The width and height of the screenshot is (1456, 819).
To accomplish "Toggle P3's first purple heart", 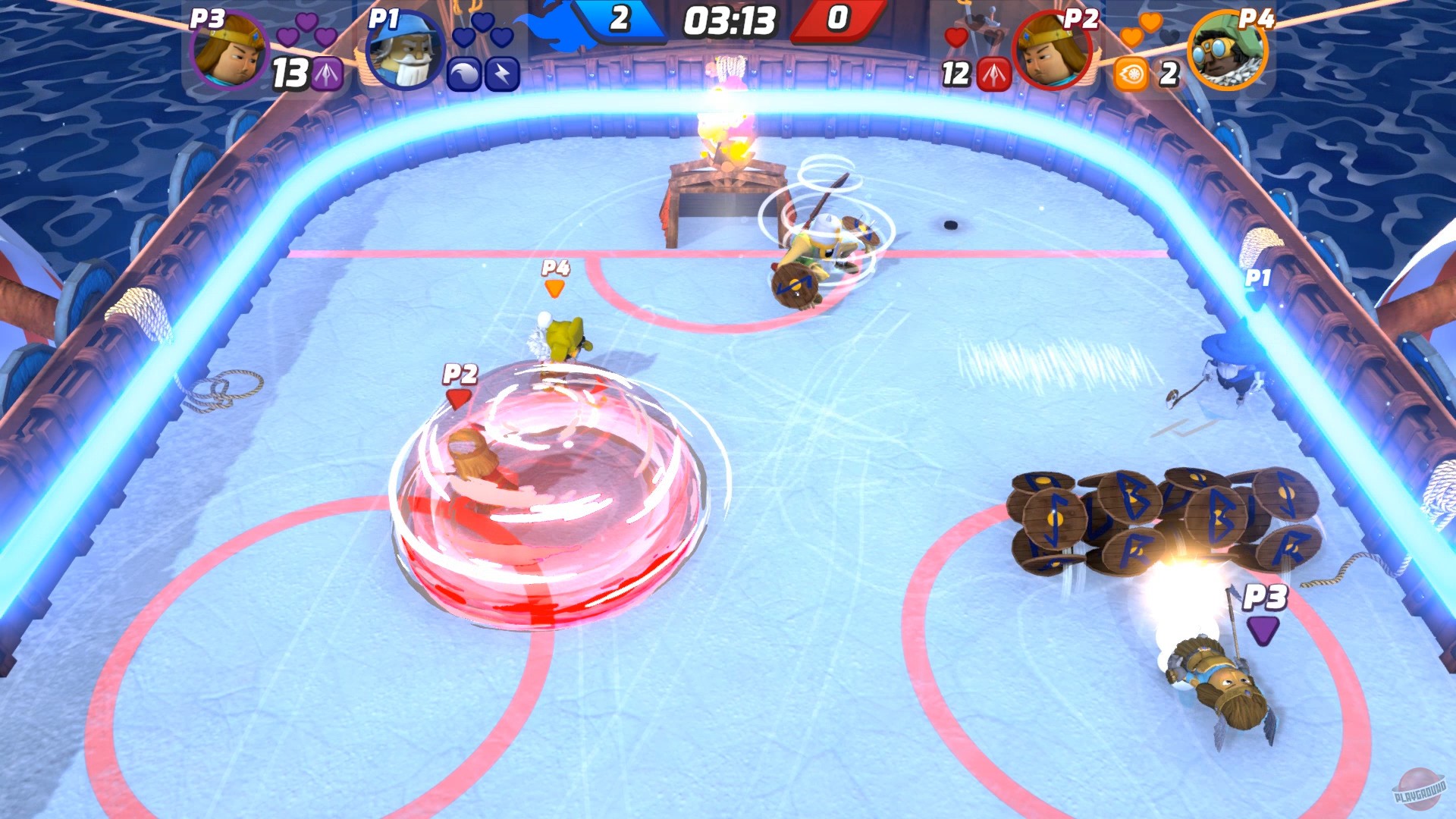I will coord(286,38).
